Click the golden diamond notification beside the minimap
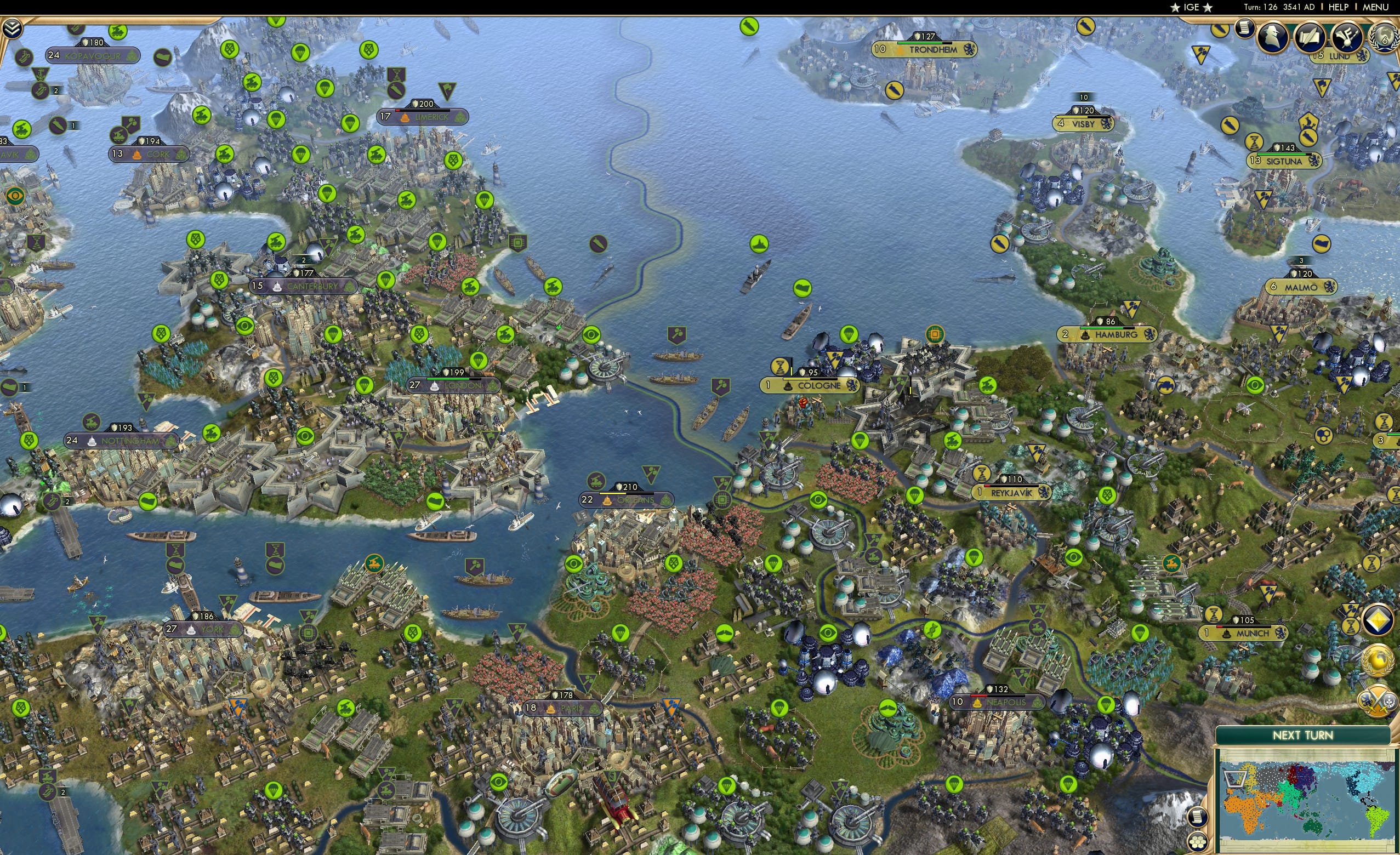This screenshot has height=855, width=1400. tap(1378, 620)
